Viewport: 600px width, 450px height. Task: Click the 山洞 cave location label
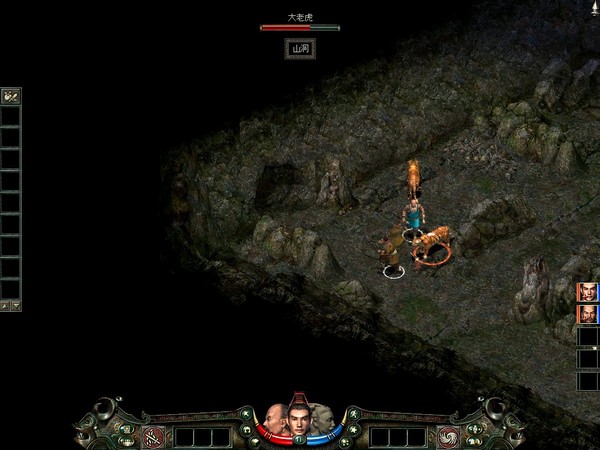click(299, 47)
